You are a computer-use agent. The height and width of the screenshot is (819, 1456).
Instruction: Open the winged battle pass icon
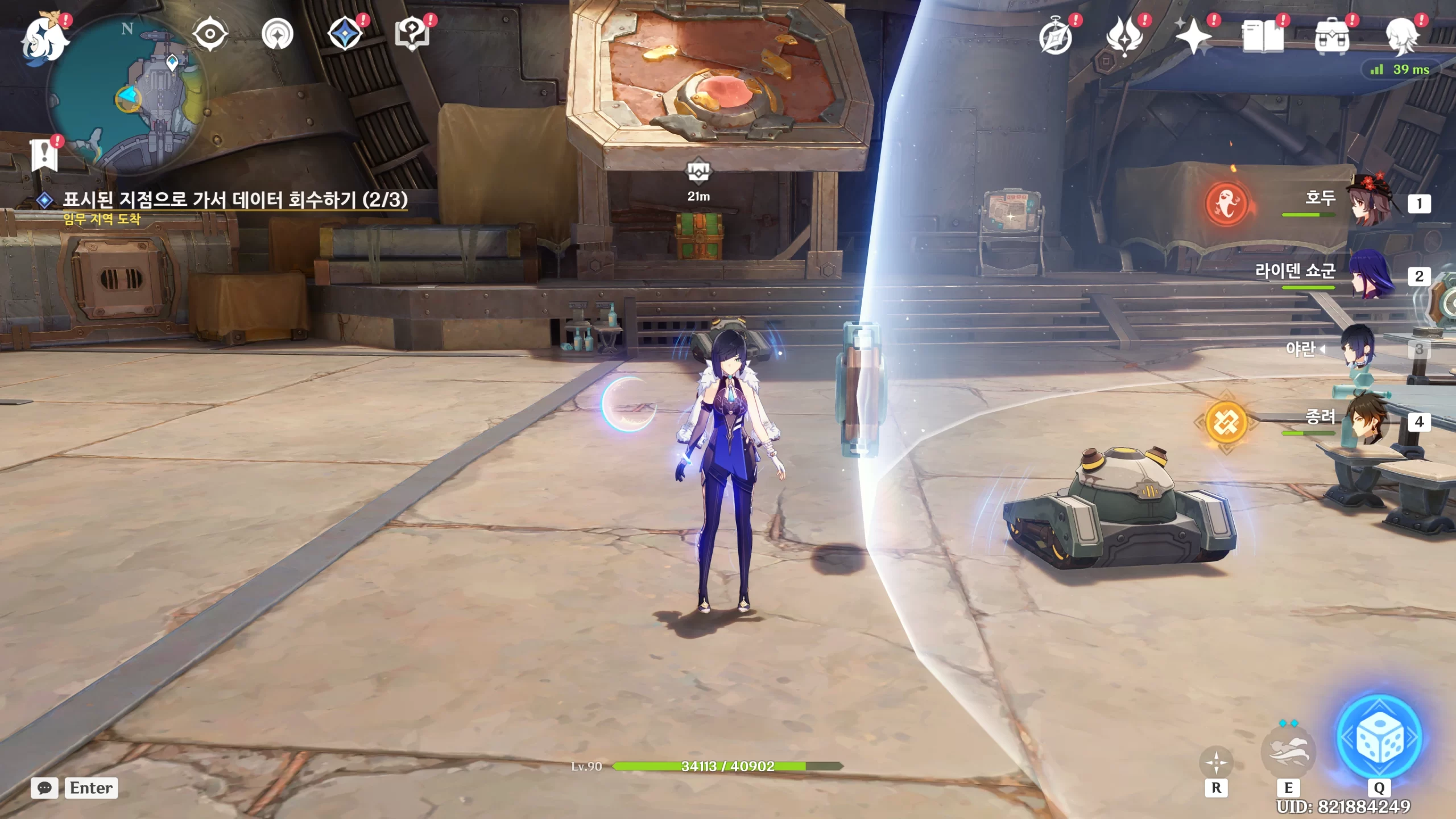1124,36
